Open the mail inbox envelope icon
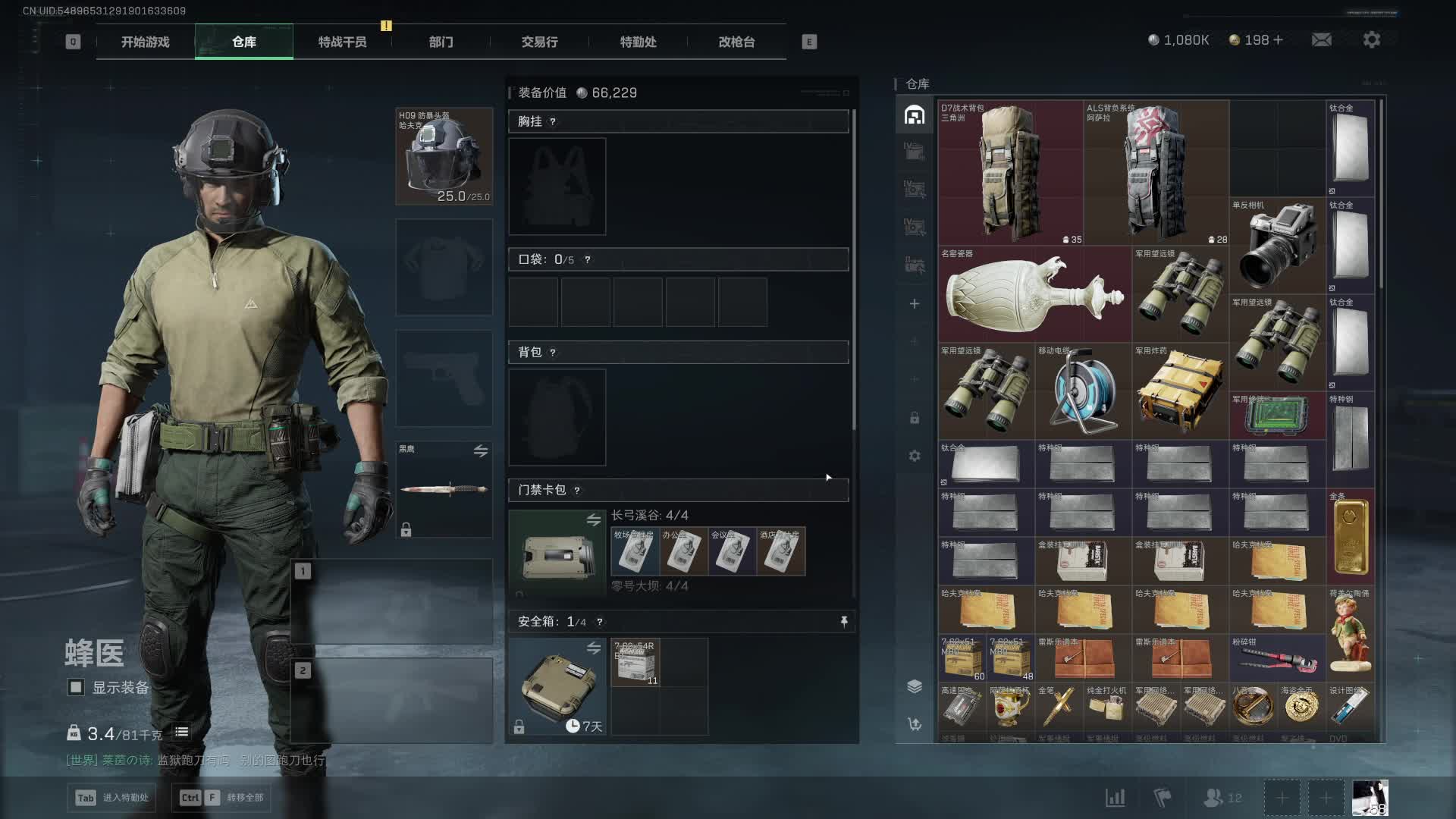 pos(1321,39)
